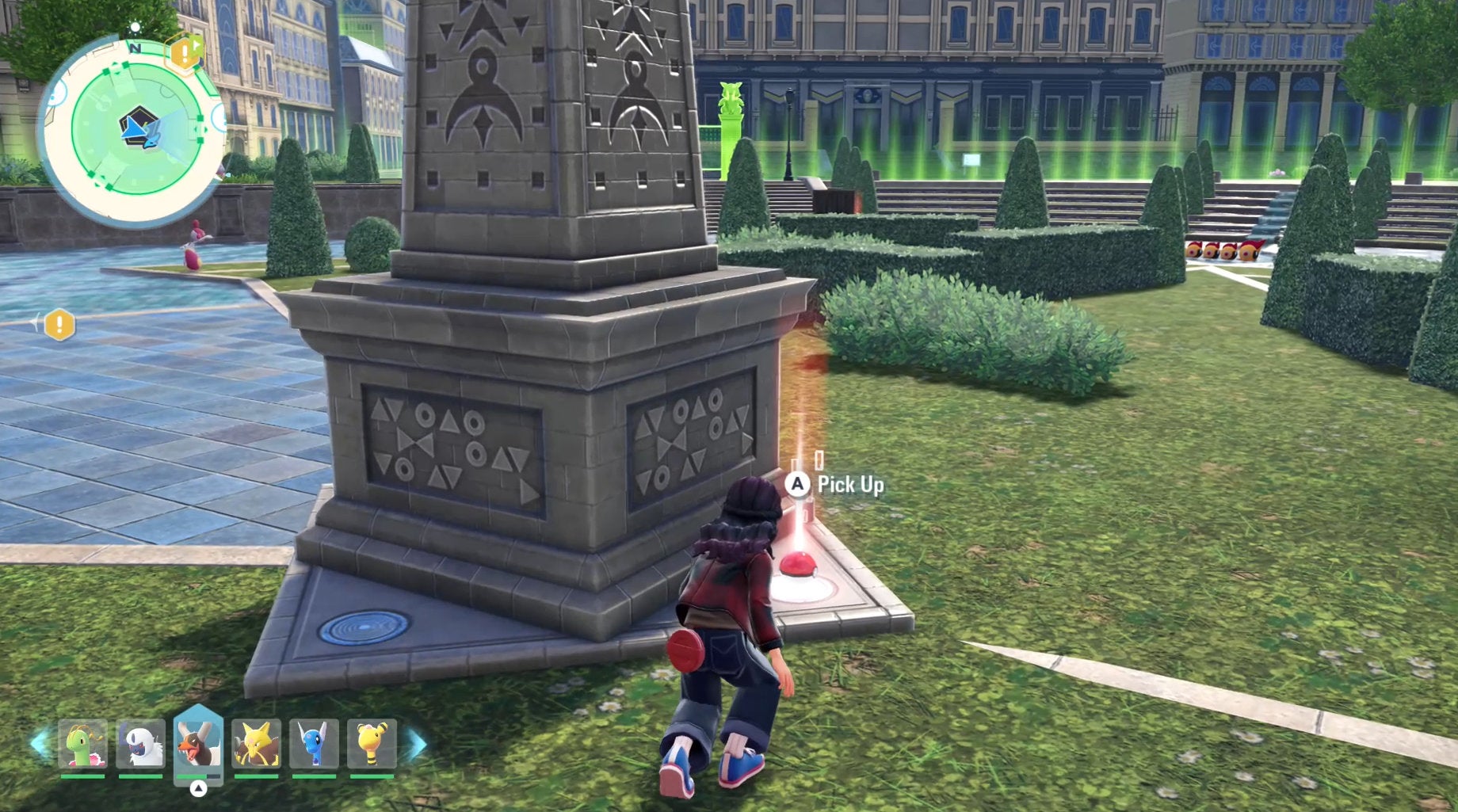Open the circular minimap
The width and height of the screenshot is (1458, 812).
(x=135, y=129)
